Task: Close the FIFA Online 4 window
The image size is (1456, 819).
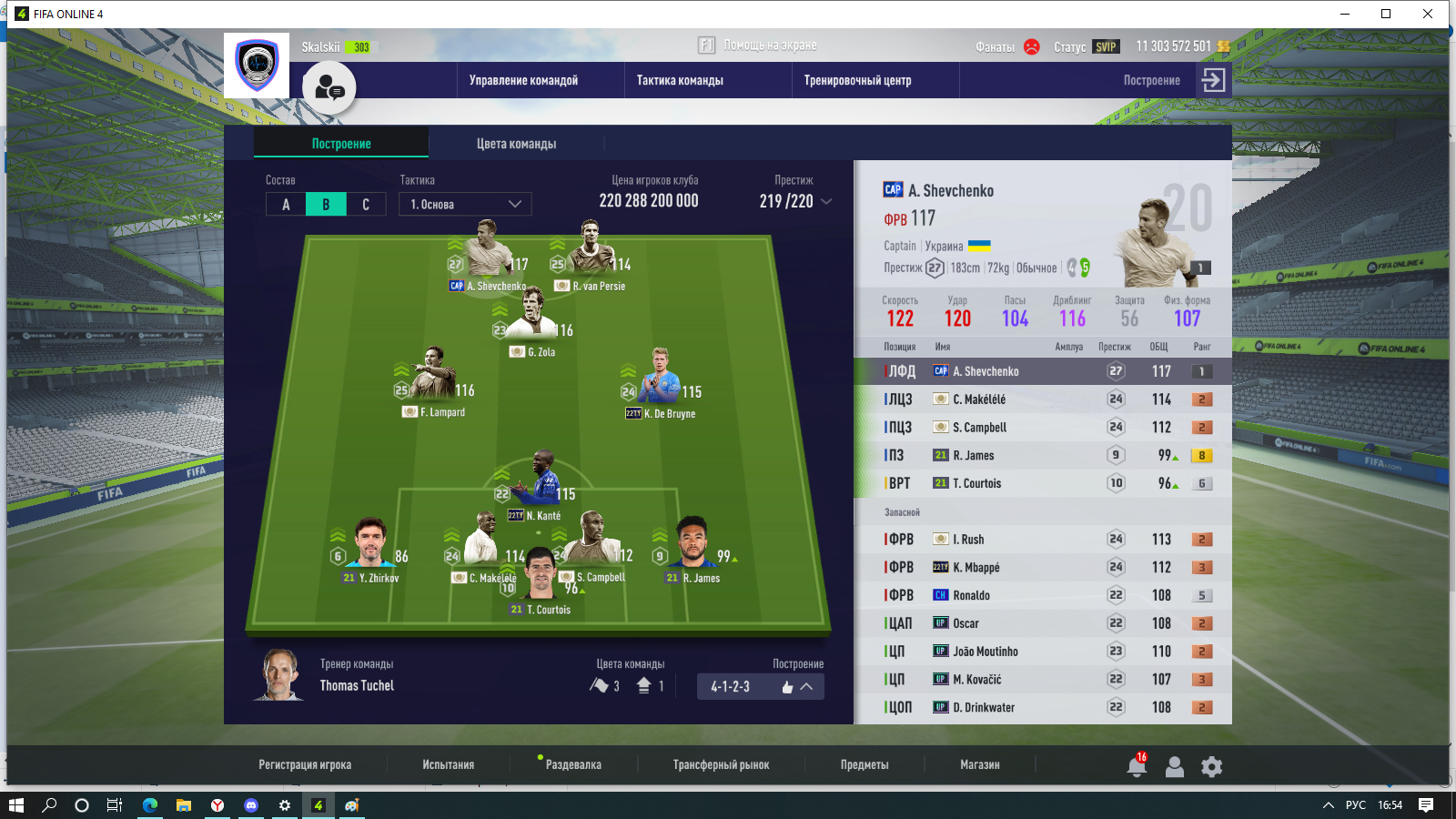Action: pyautogui.click(x=1428, y=14)
